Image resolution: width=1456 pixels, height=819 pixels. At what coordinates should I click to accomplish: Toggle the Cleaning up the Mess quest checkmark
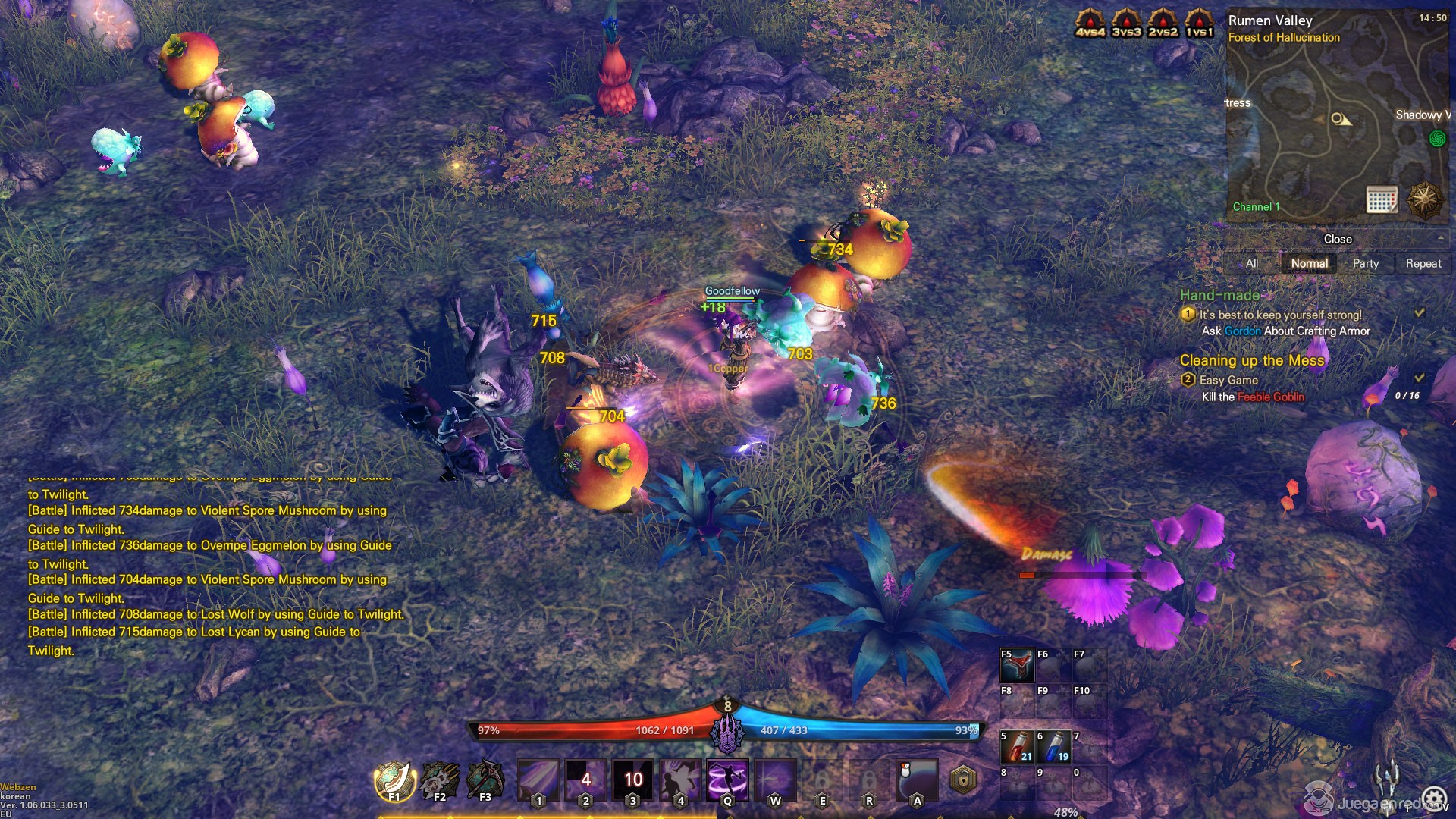pyautogui.click(x=1420, y=377)
